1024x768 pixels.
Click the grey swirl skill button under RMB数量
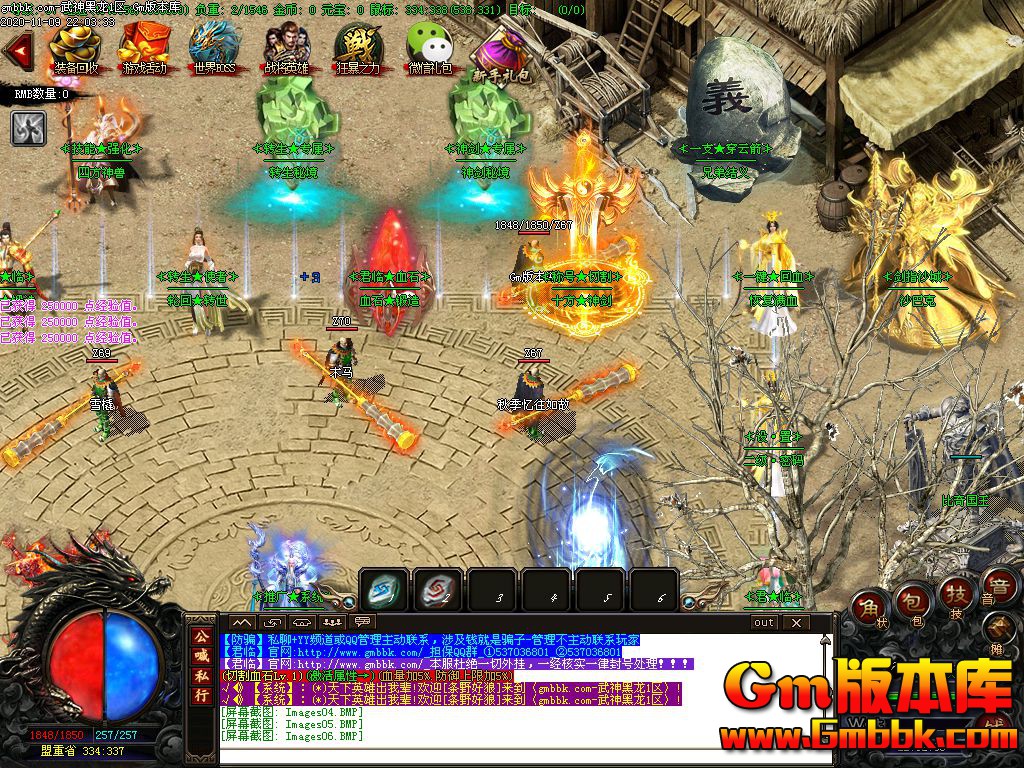click(27, 126)
